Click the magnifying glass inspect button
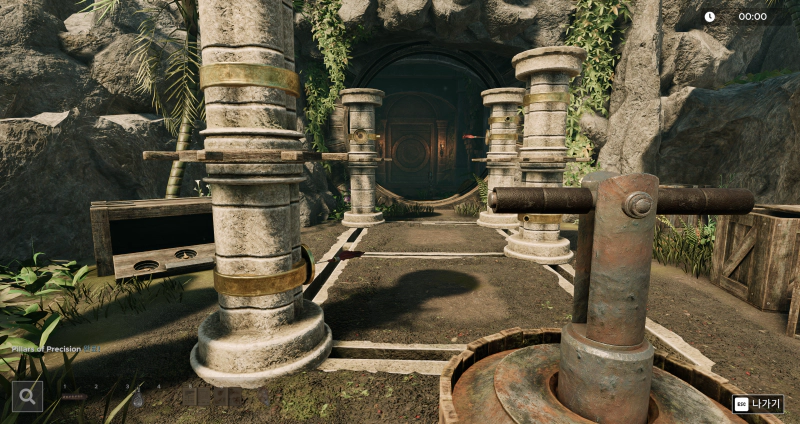 [27, 396]
